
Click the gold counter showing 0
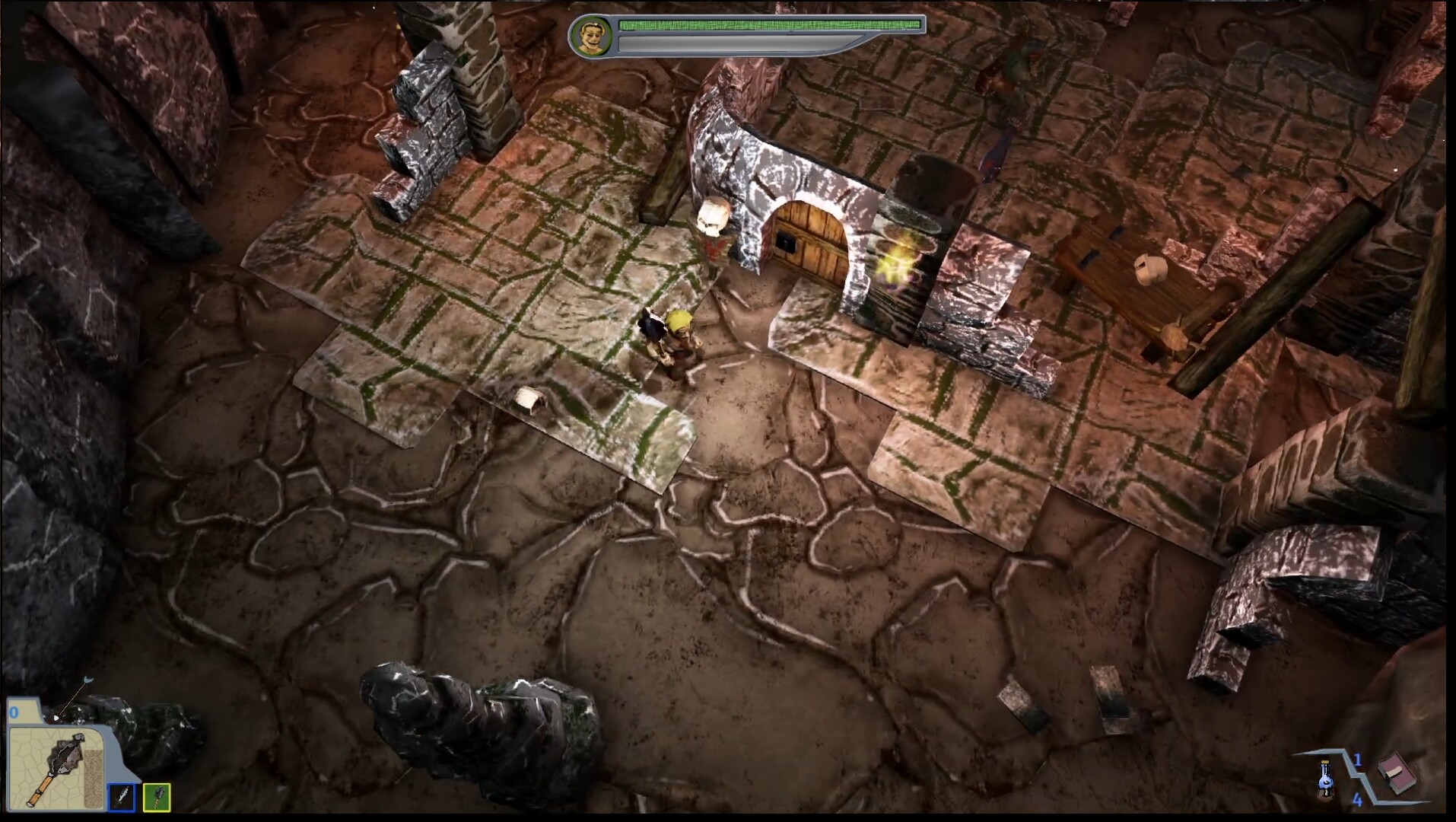(x=14, y=712)
